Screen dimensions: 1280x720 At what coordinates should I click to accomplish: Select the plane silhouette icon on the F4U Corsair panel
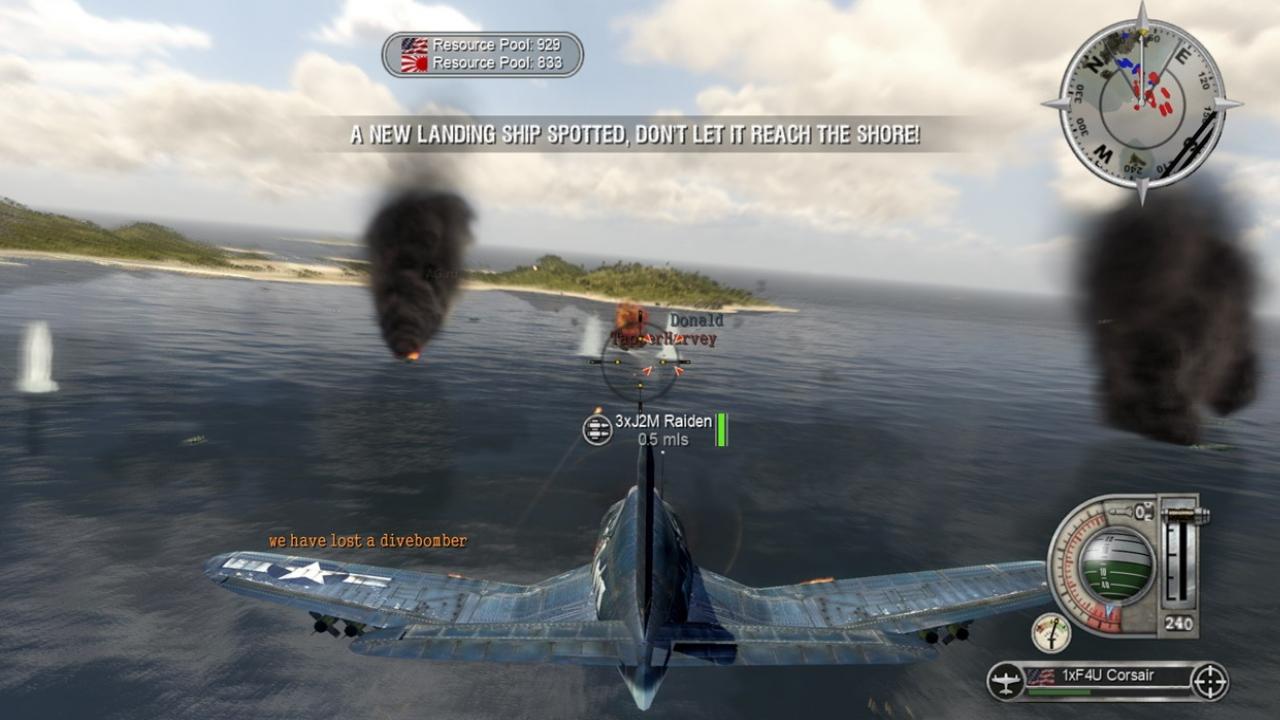click(1005, 680)
